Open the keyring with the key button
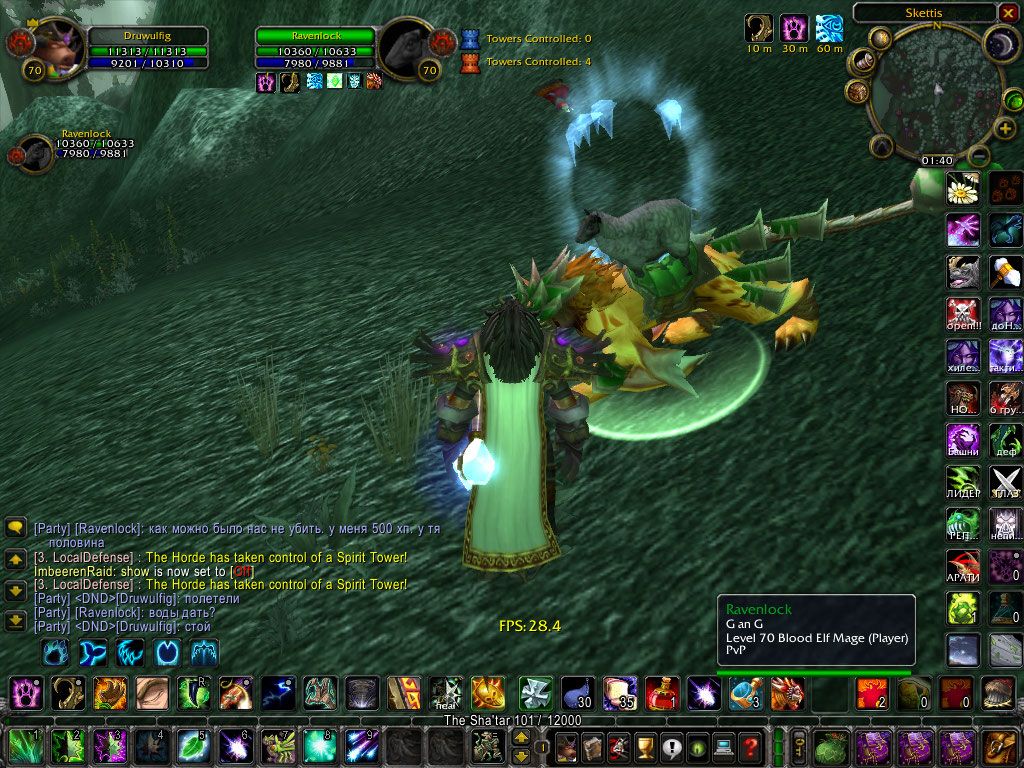1024x768 pixels. (800, 746)
